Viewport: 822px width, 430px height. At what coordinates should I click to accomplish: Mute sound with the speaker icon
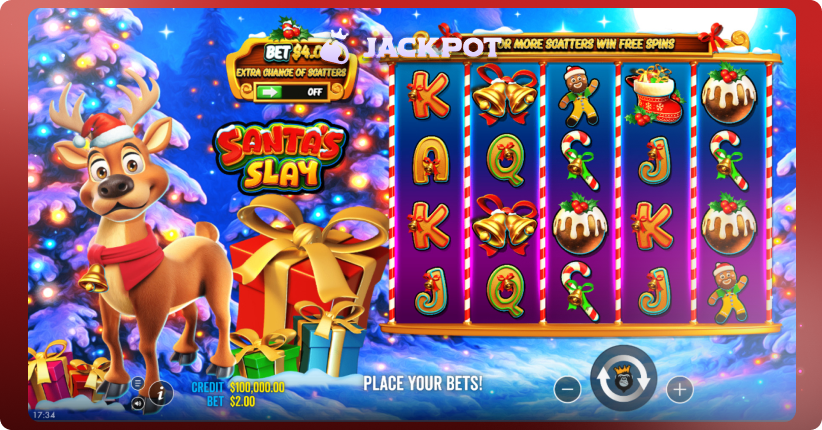click(x=137, y=403)
